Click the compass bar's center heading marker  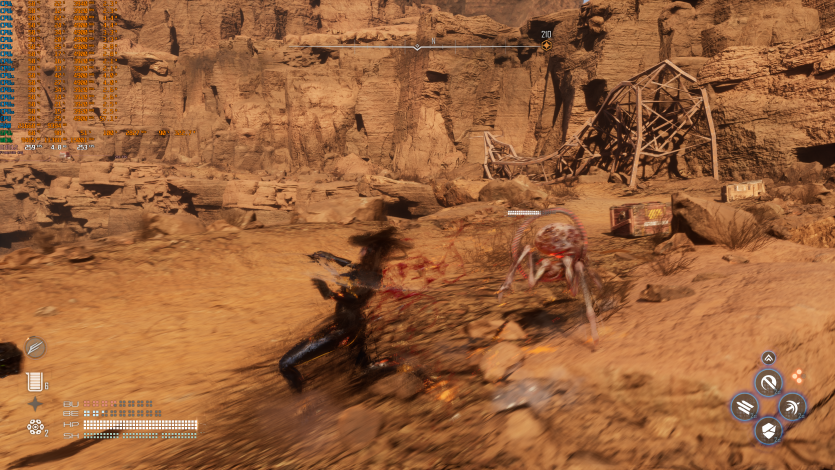418,46
